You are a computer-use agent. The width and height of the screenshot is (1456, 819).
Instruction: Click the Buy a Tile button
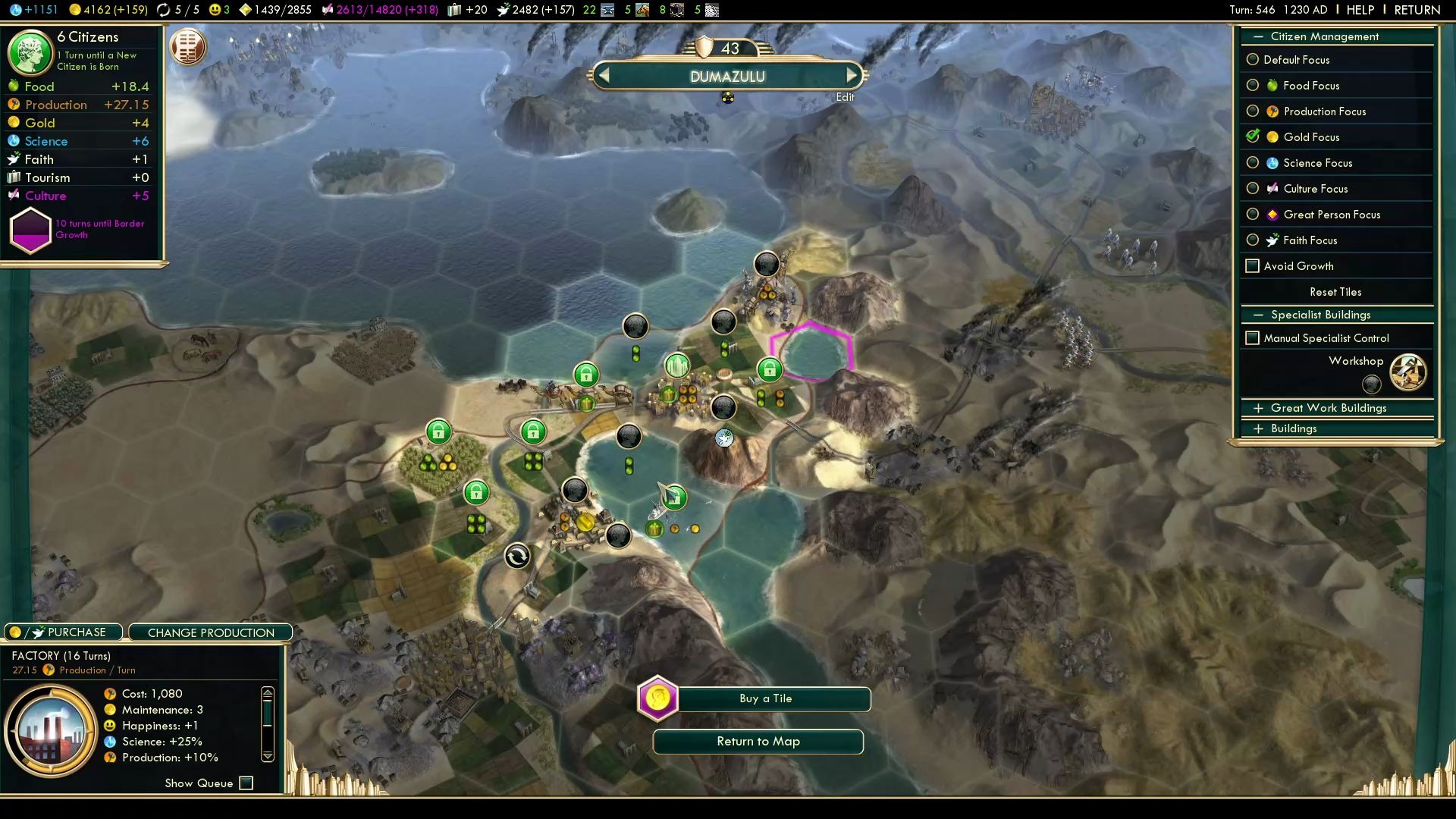(x=766, y=699)
